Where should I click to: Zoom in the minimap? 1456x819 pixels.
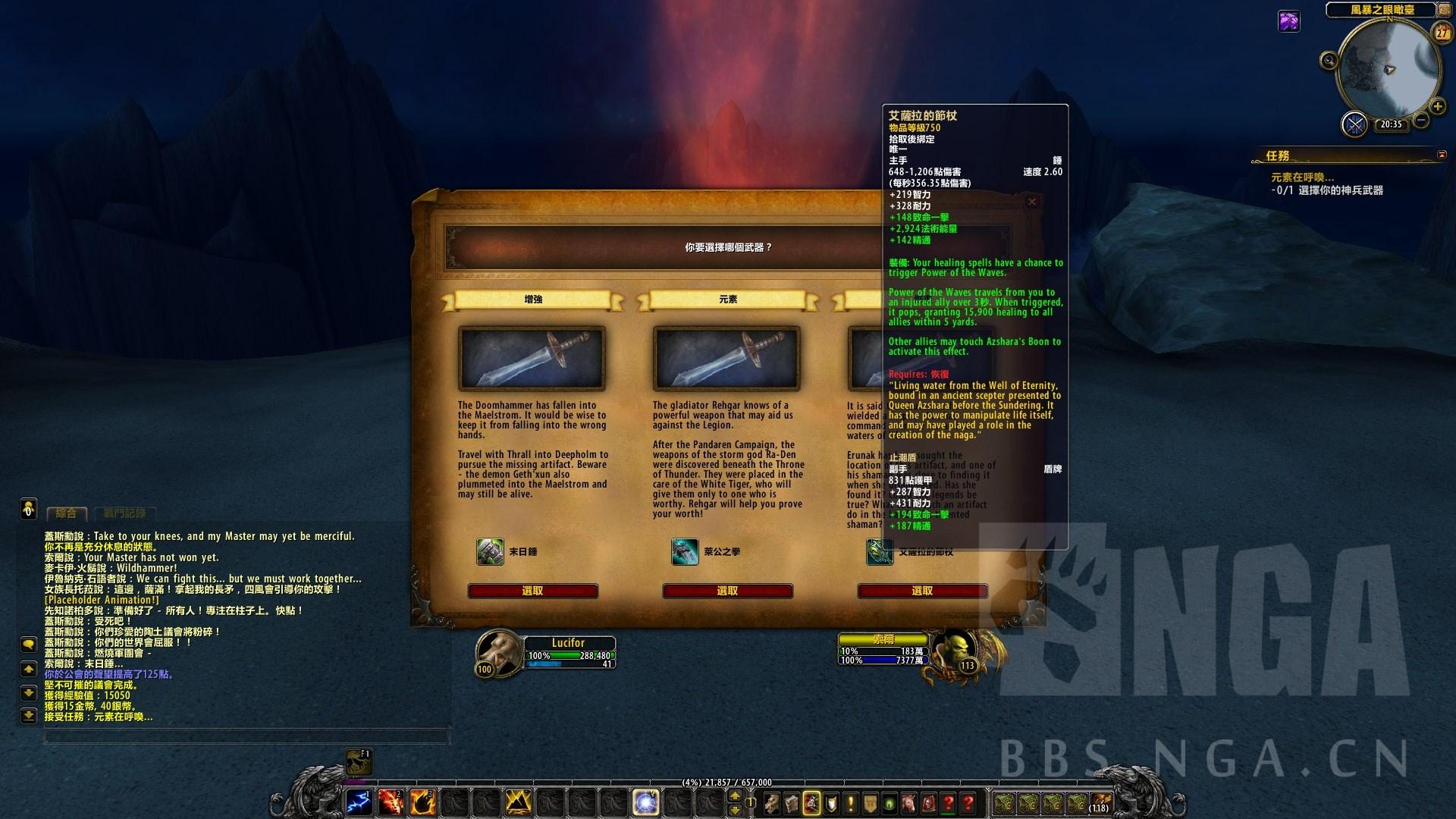tap(1437, 106)
